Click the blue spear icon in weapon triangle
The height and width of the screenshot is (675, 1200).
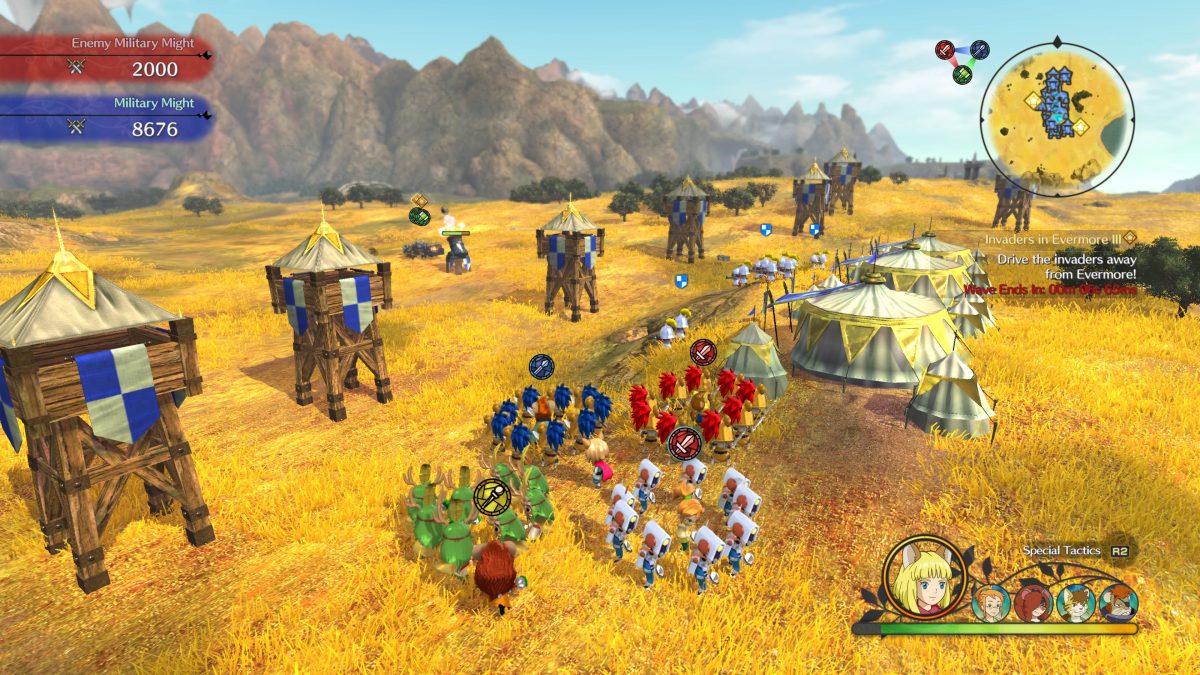tap(979, 50)
